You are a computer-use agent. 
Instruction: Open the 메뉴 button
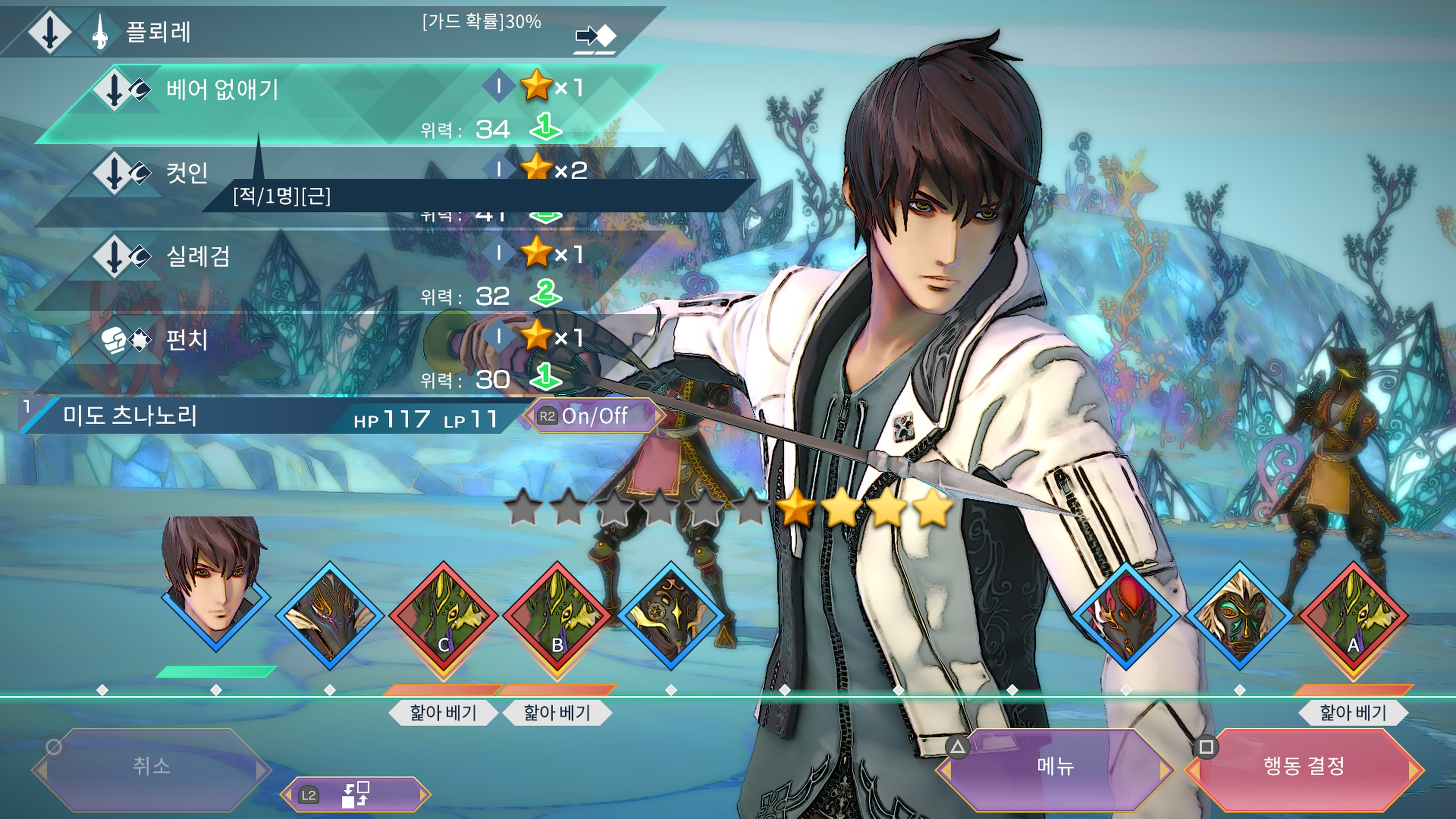click(1055, 767)
